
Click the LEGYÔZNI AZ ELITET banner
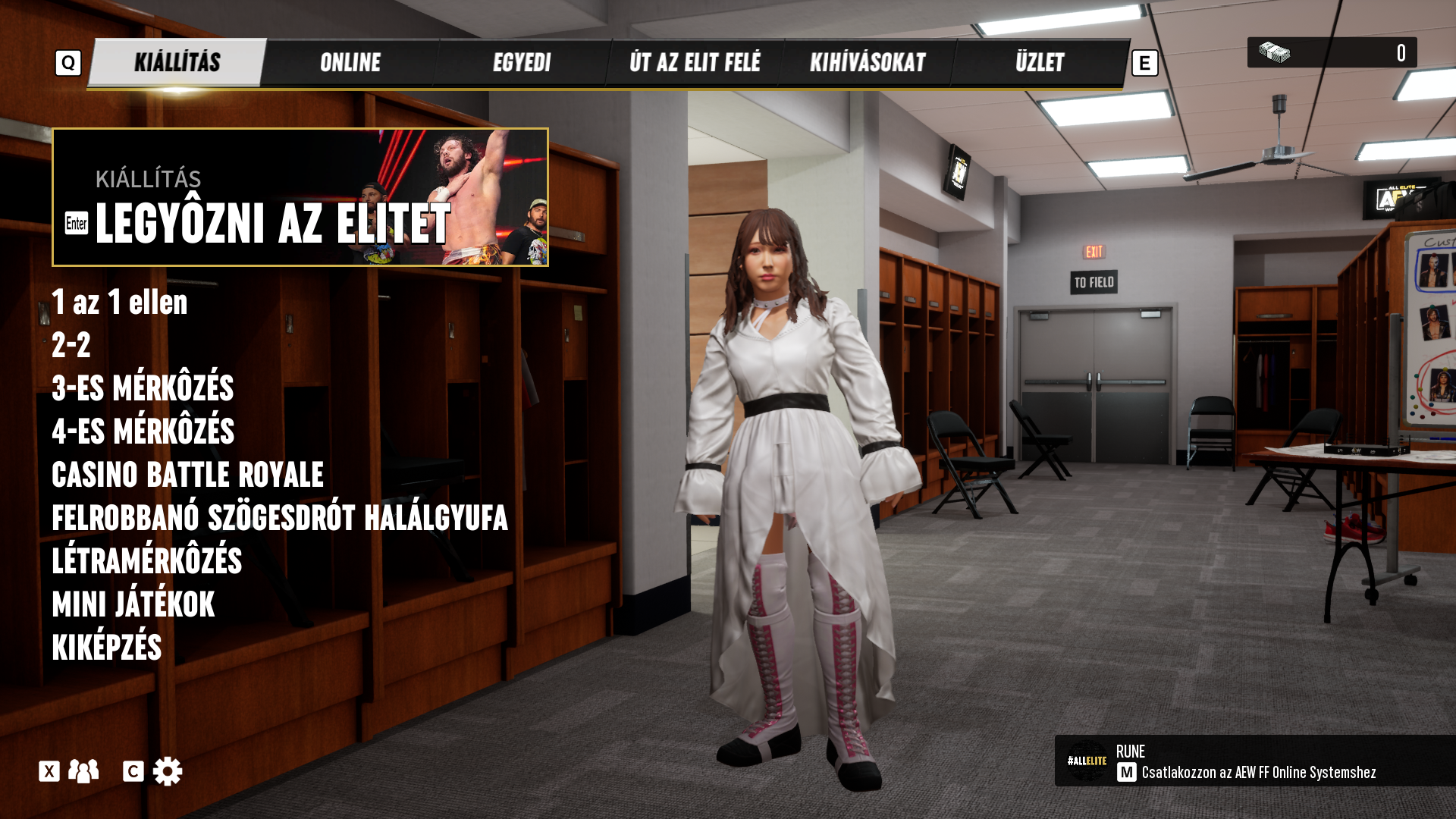pos(300,197)
